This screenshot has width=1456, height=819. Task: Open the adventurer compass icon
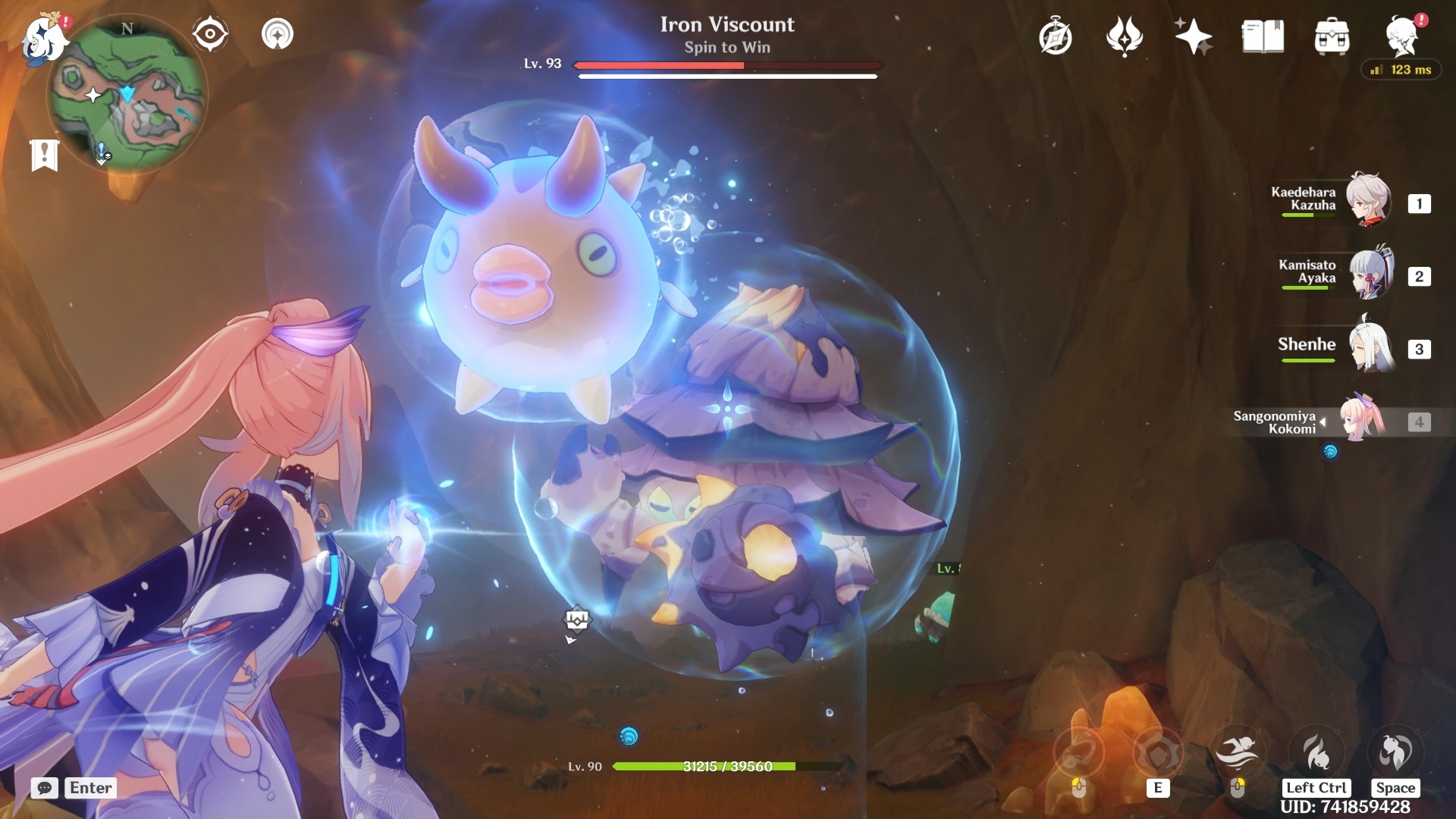tap(1056, 37)
